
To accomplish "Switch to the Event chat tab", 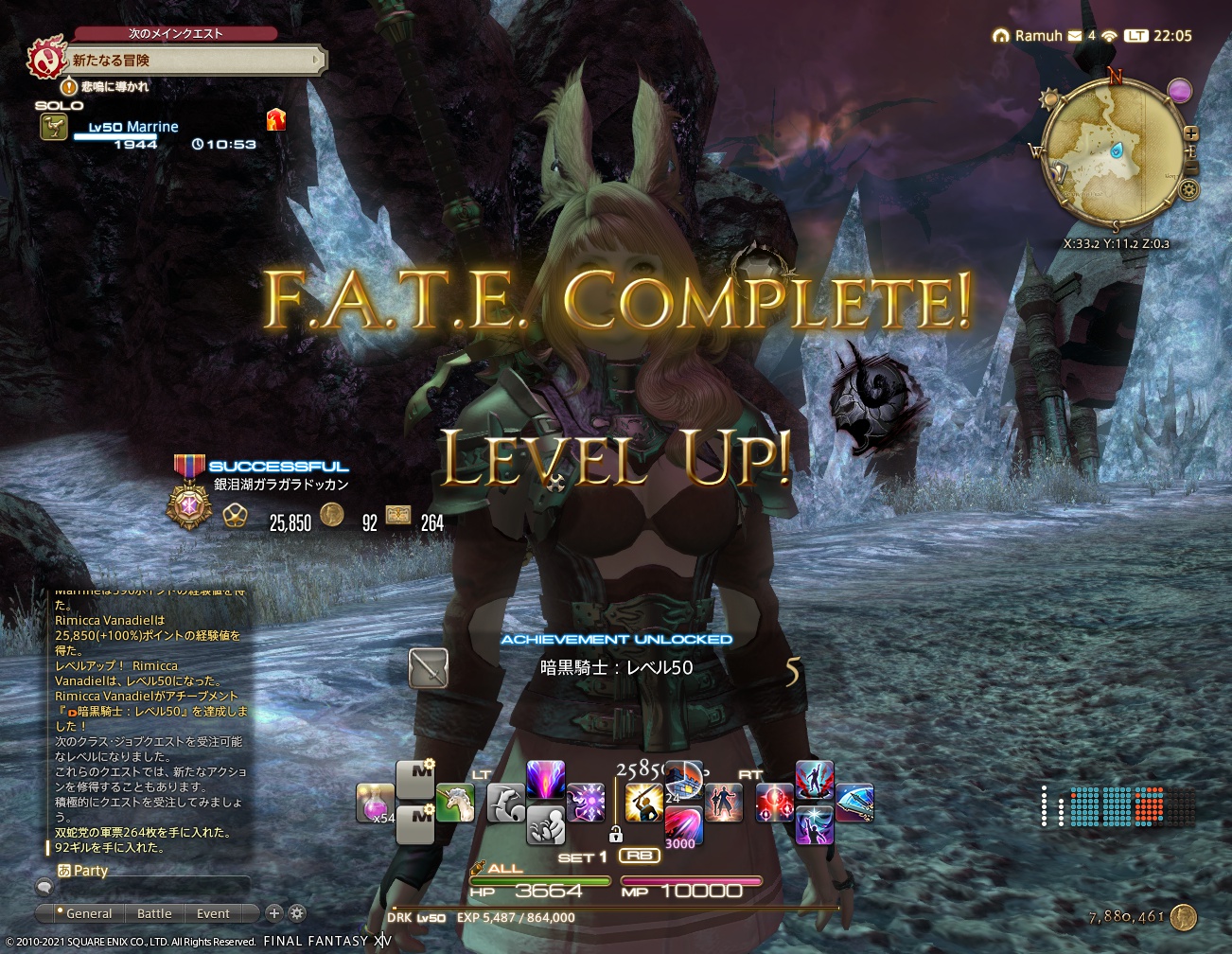I will 212,913.
